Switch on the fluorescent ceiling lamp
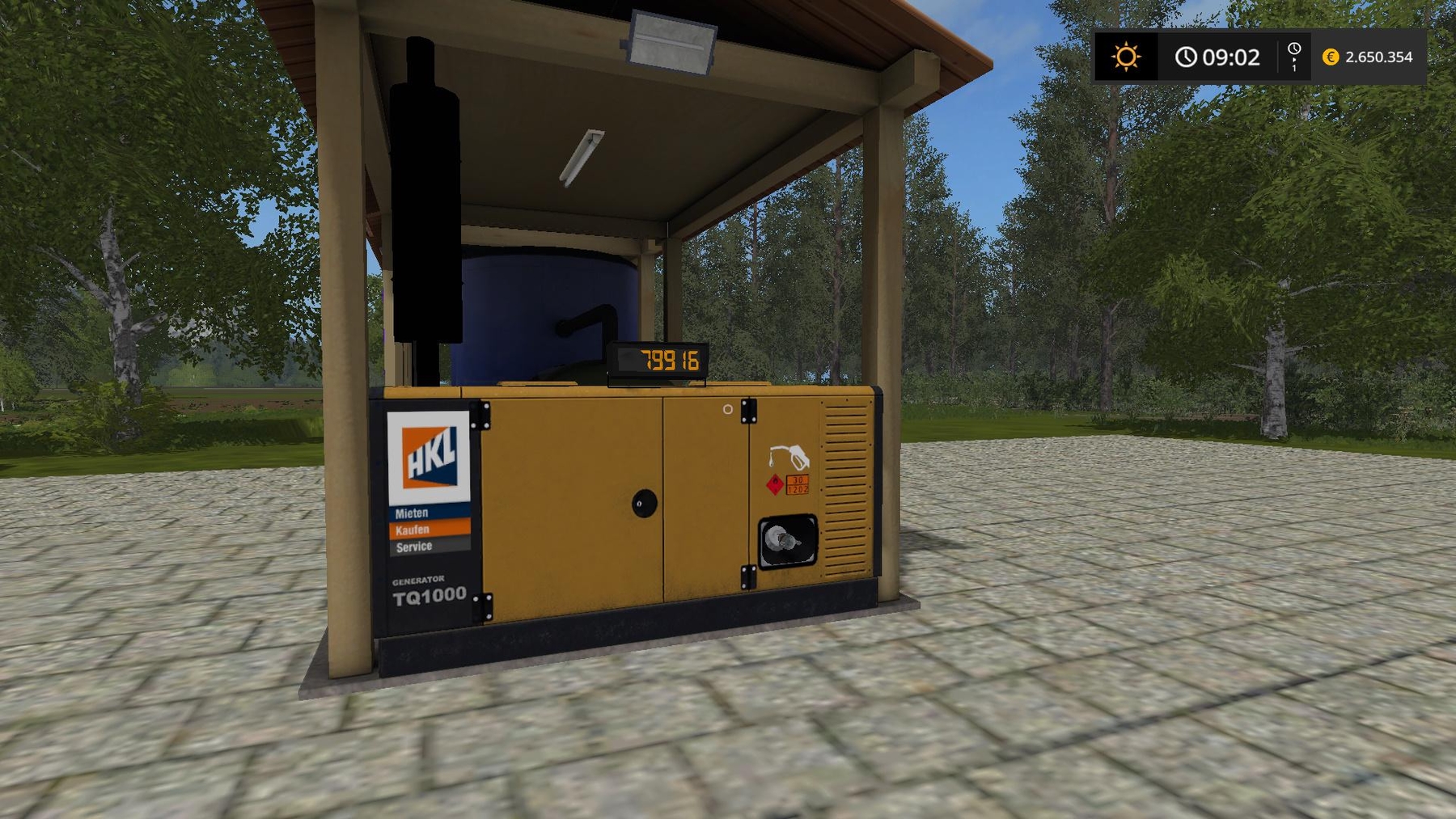The width and height of the screenshot is (1456, 819). coord(581,158)
